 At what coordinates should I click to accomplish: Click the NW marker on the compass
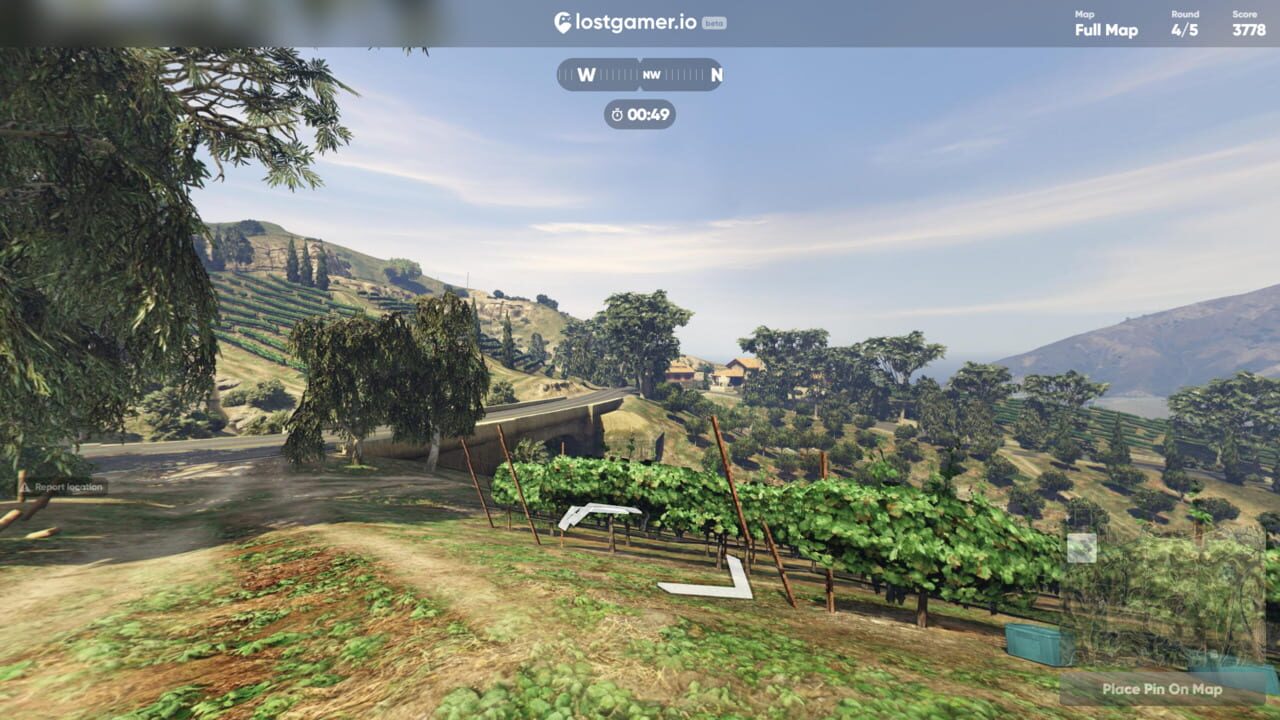651,74
